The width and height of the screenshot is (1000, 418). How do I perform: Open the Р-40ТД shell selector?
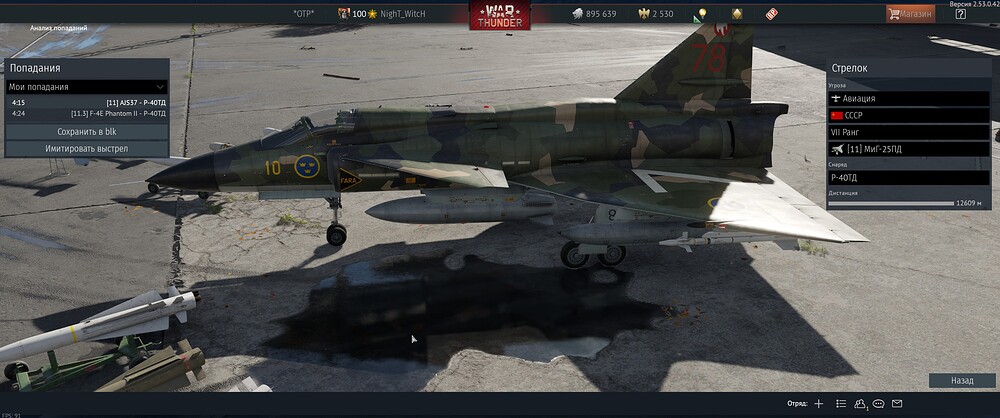(x=908, y=177)
